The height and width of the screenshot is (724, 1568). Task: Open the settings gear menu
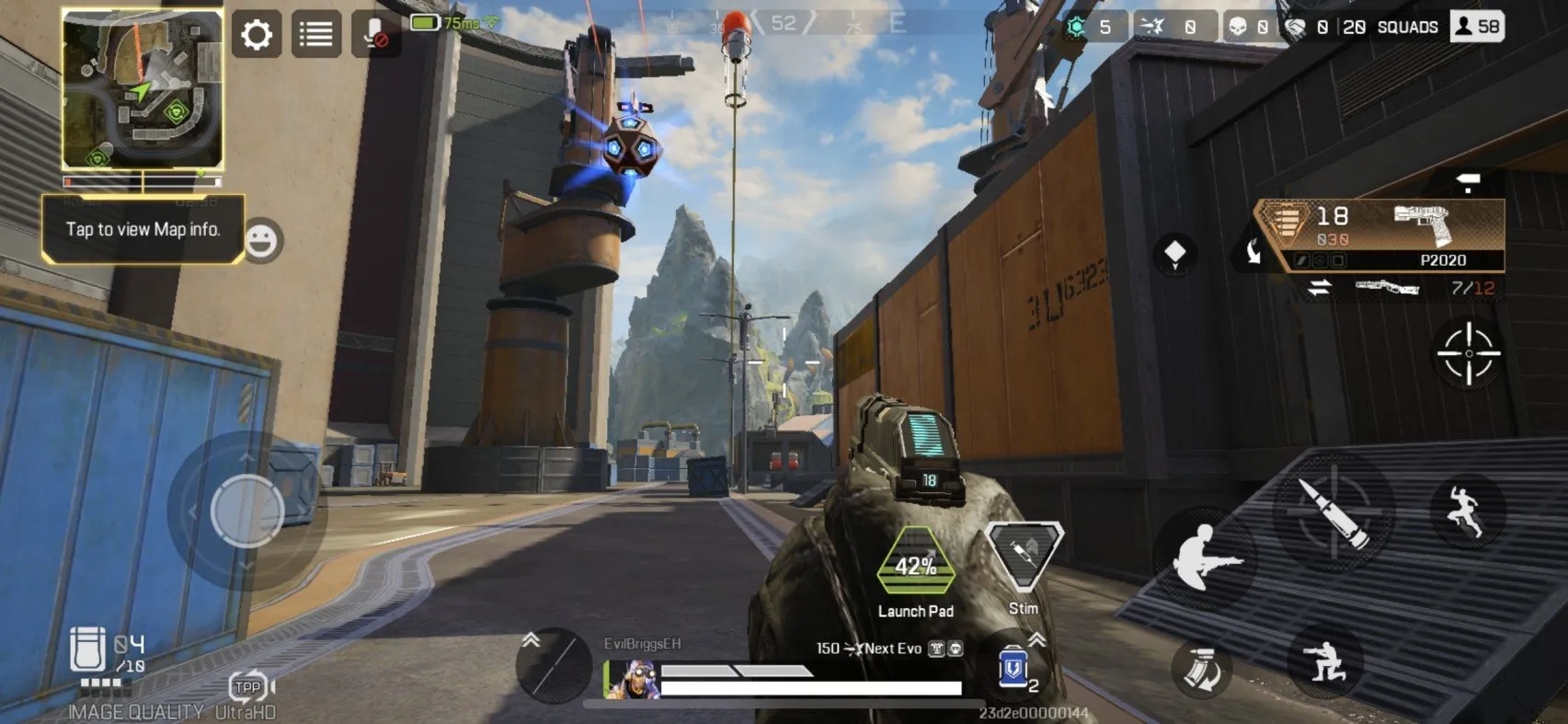pyautogui.click(x=257, y=35)
